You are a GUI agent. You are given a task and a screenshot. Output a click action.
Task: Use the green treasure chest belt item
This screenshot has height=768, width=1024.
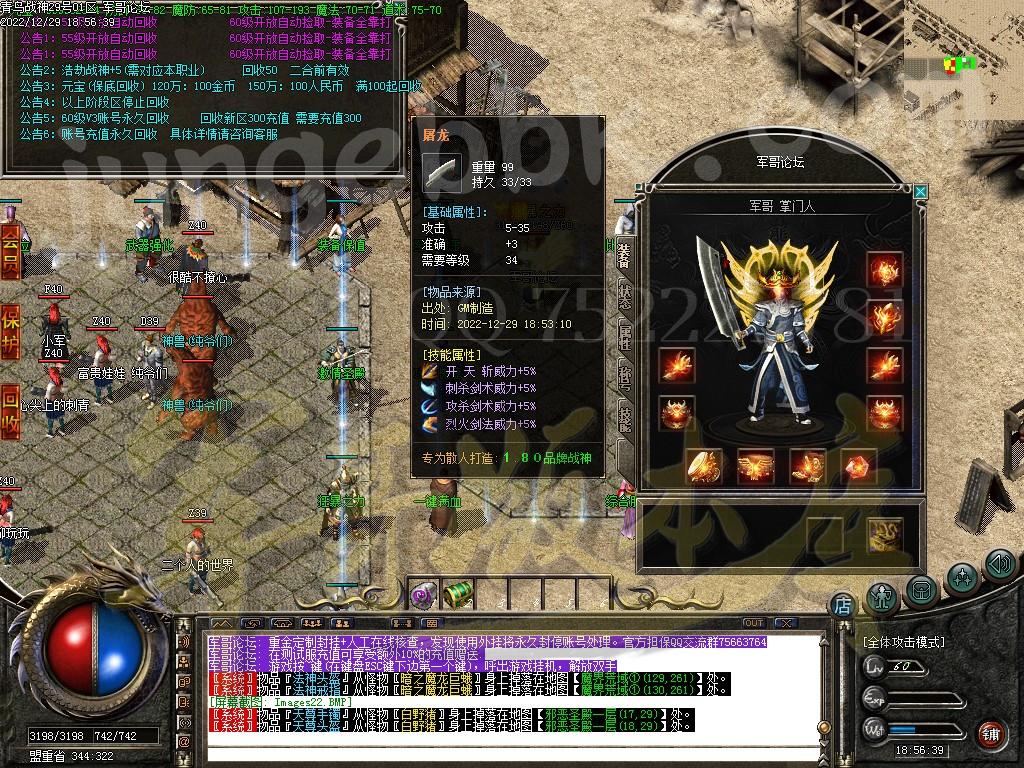tap(457, 595)
